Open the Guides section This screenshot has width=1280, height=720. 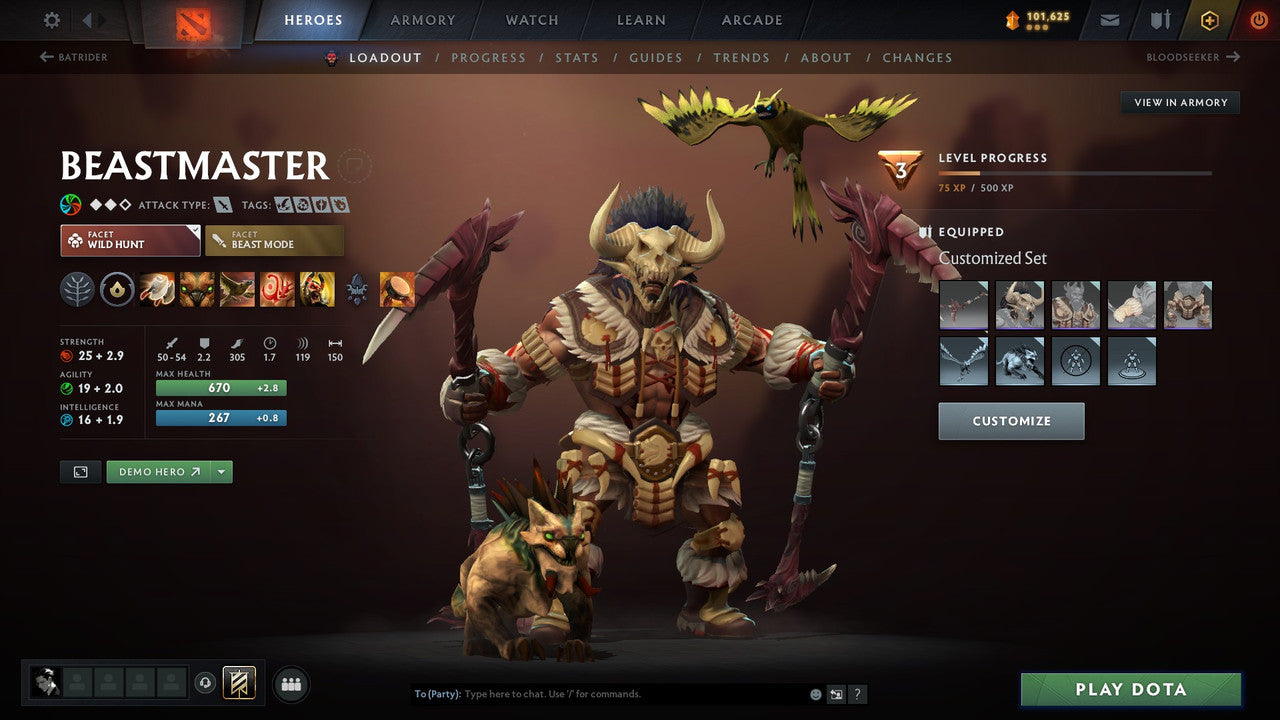(656, 57)
